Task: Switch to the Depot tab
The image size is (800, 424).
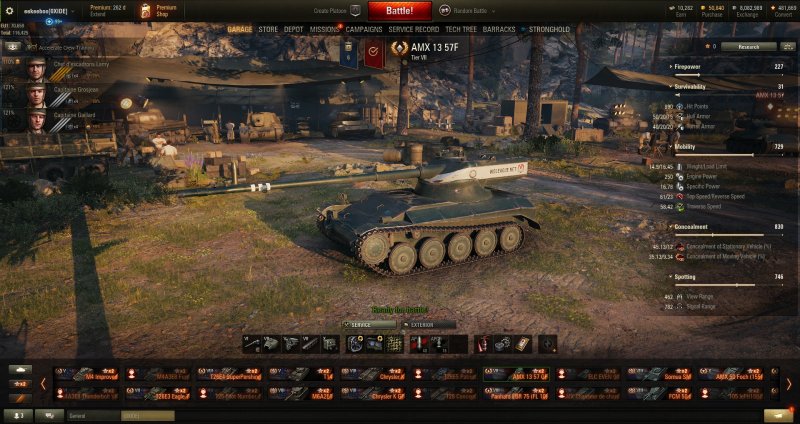Action: 294,30
